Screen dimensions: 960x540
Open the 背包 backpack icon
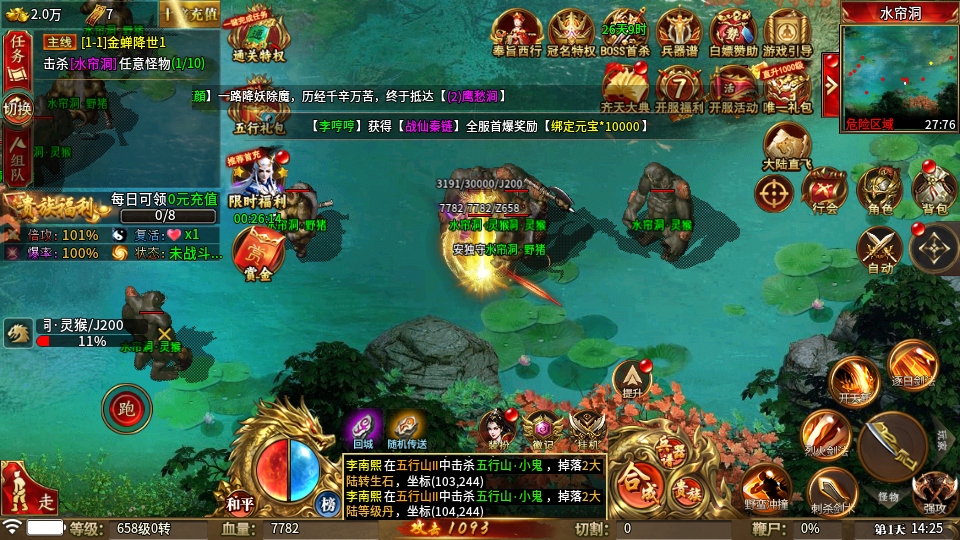pos(933,189)
